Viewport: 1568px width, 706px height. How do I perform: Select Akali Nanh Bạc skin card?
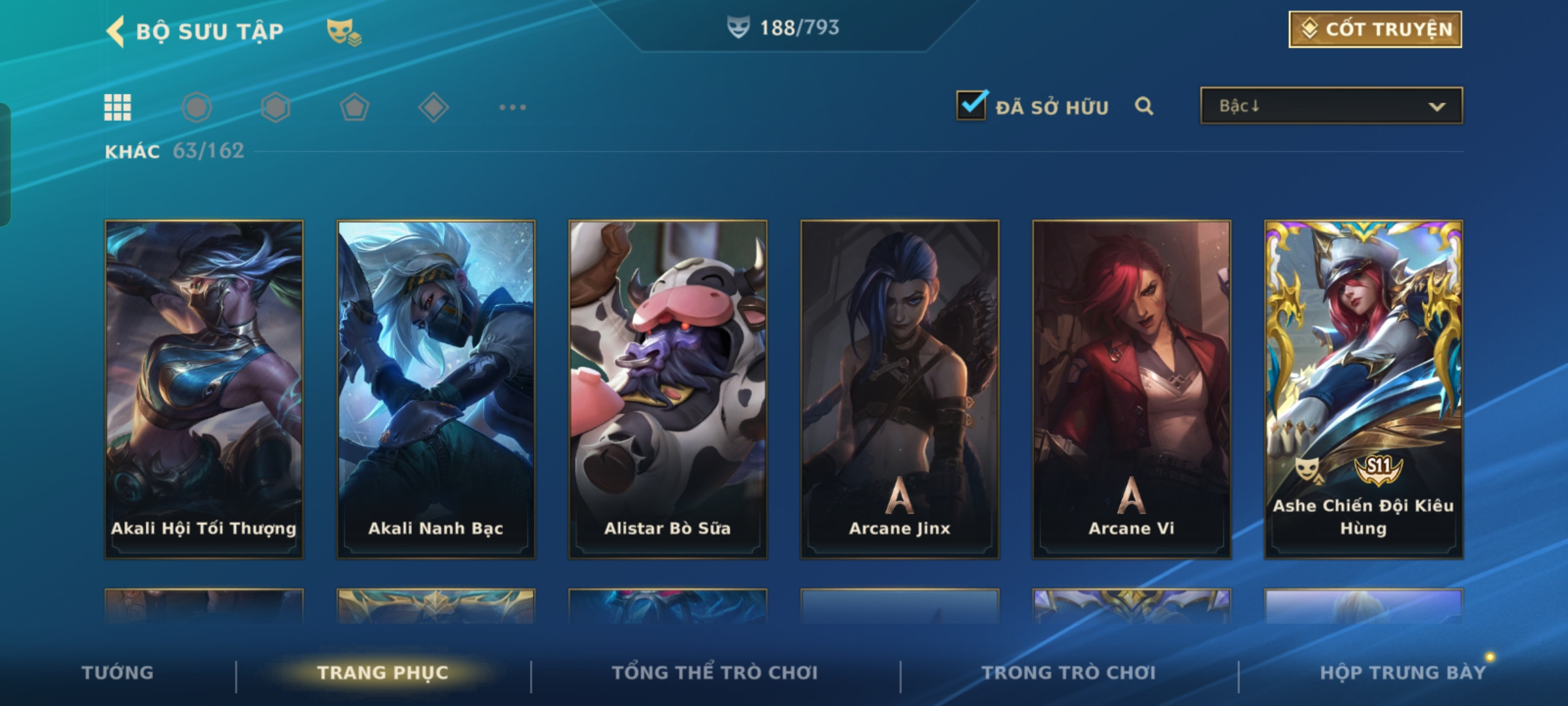point(436,389)
